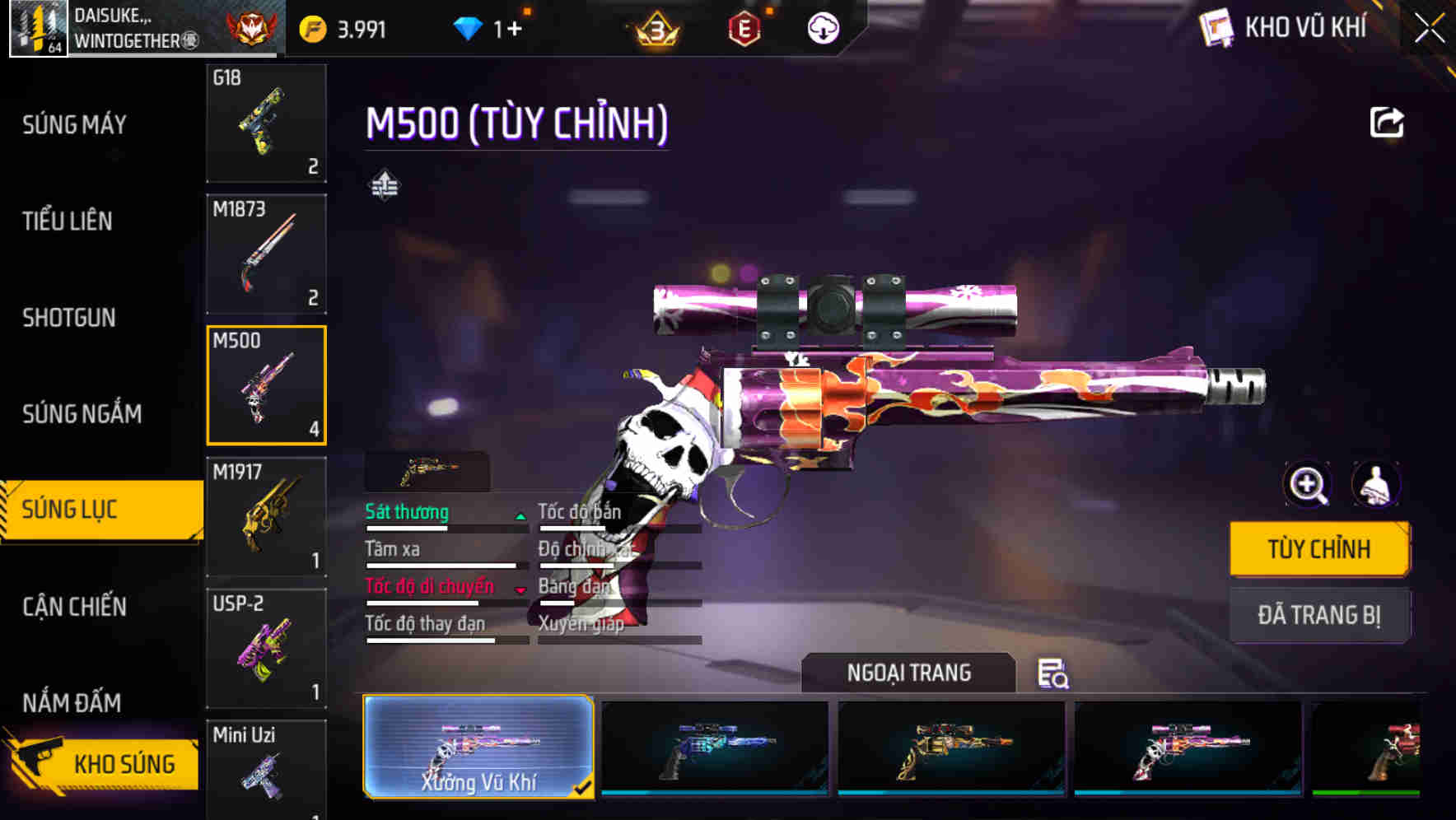Image resolution: width=1456 pixels, height=820 pixels.
Task: Click the Tầm xa stat bar
Action: click(441, 565)
